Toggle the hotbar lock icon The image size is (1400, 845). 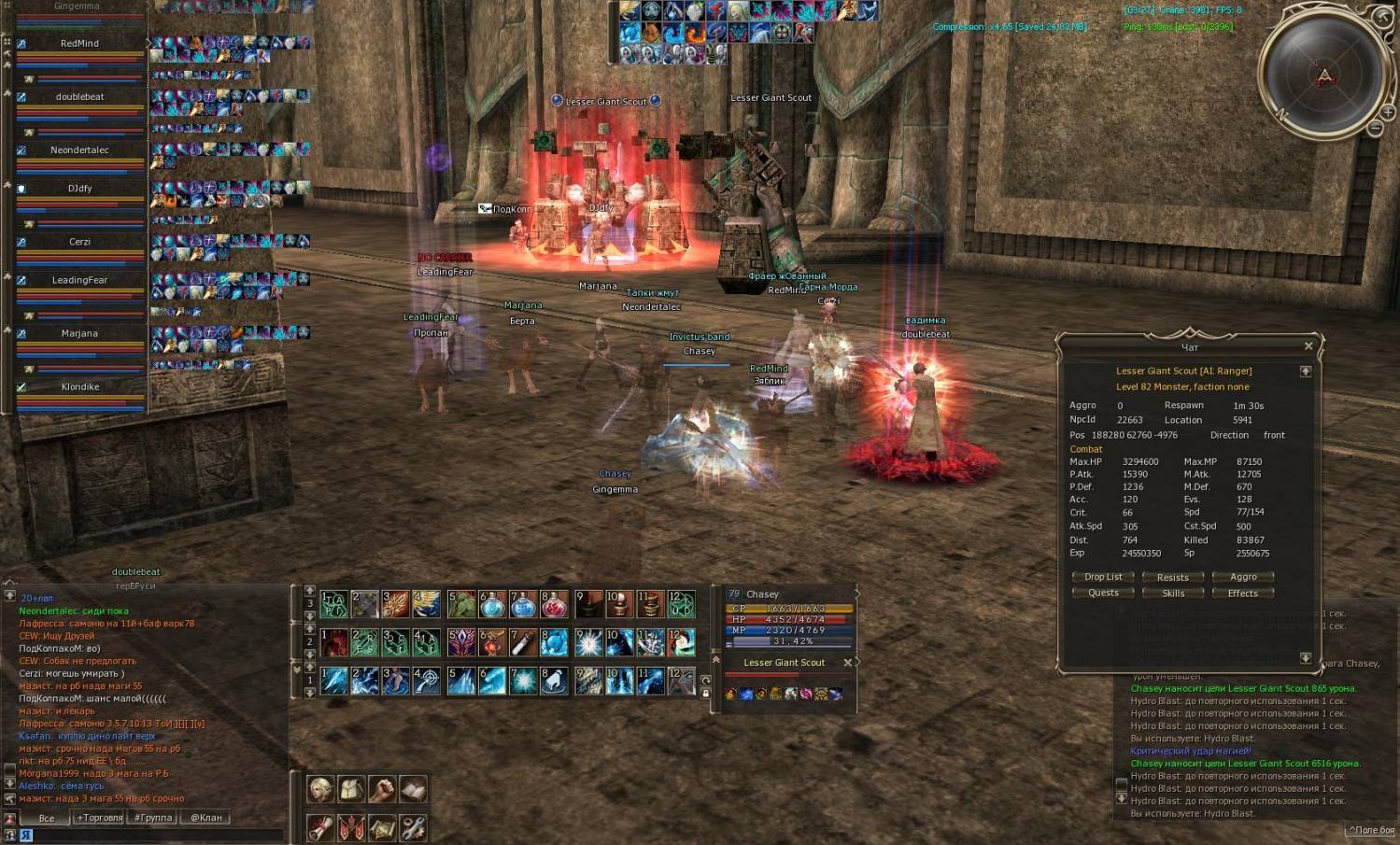pos(705,693)
